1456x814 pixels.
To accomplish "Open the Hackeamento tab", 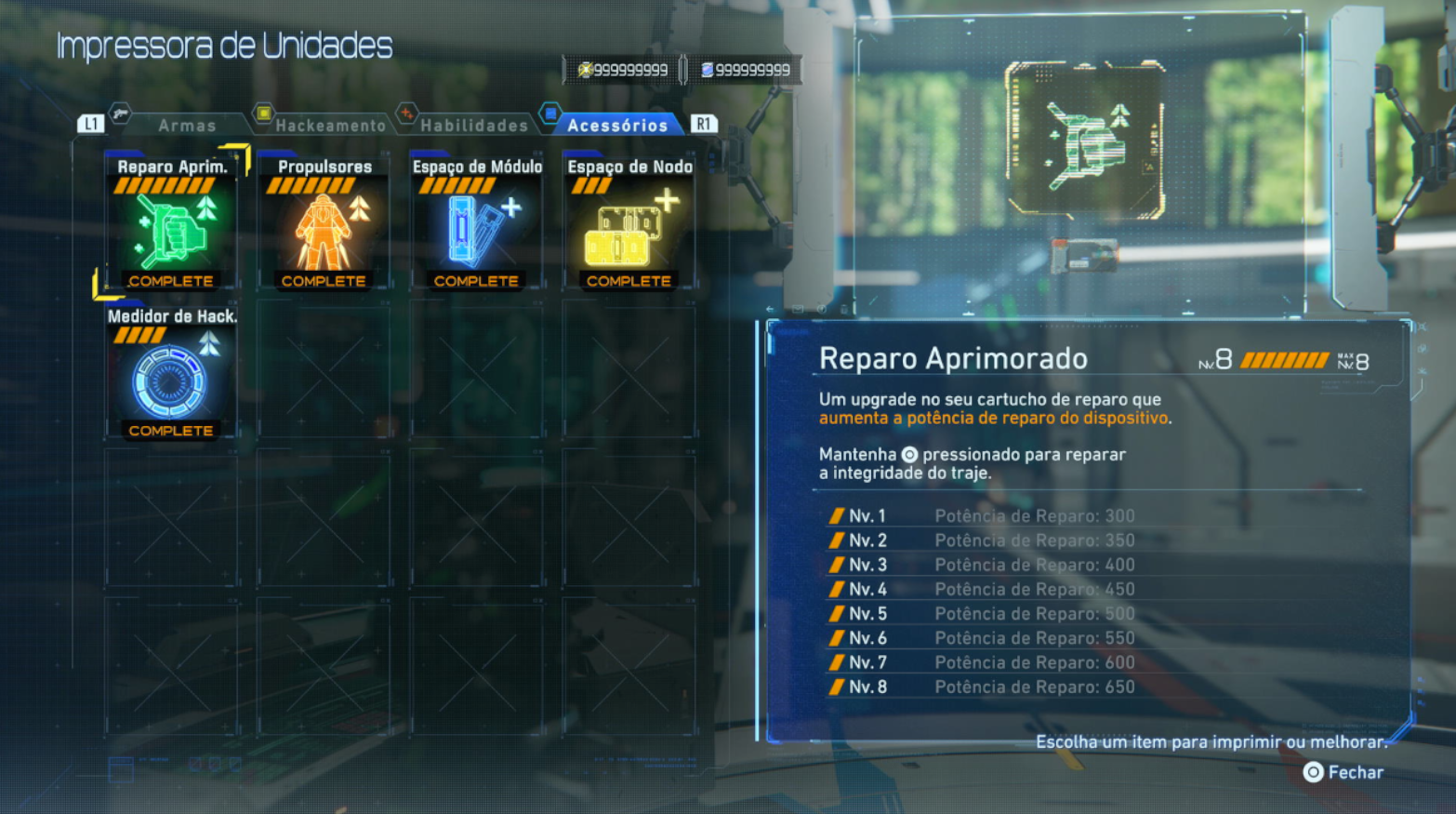I will (x=330, y=125).
